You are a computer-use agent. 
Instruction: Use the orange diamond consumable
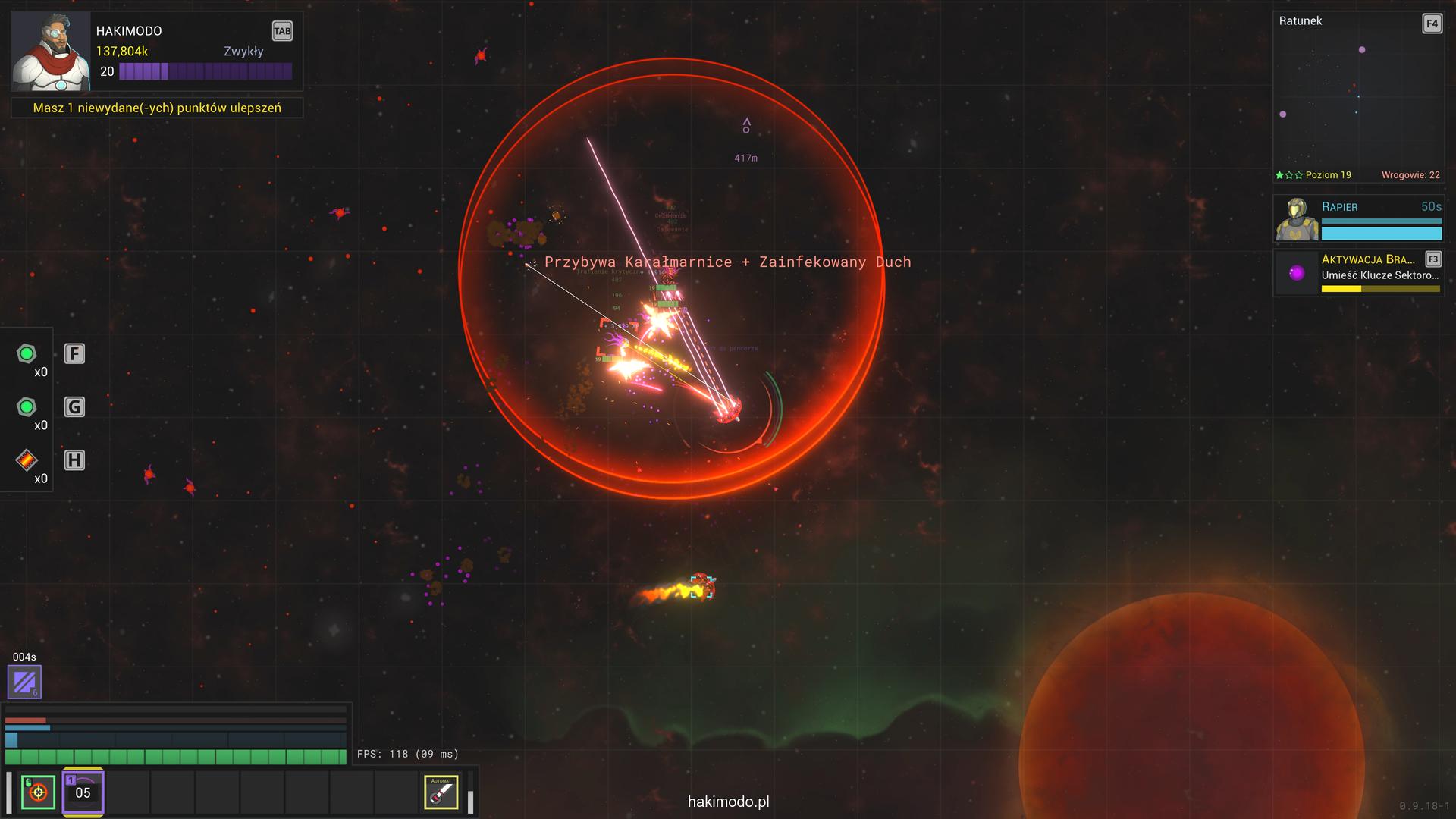tap(27, 460)
